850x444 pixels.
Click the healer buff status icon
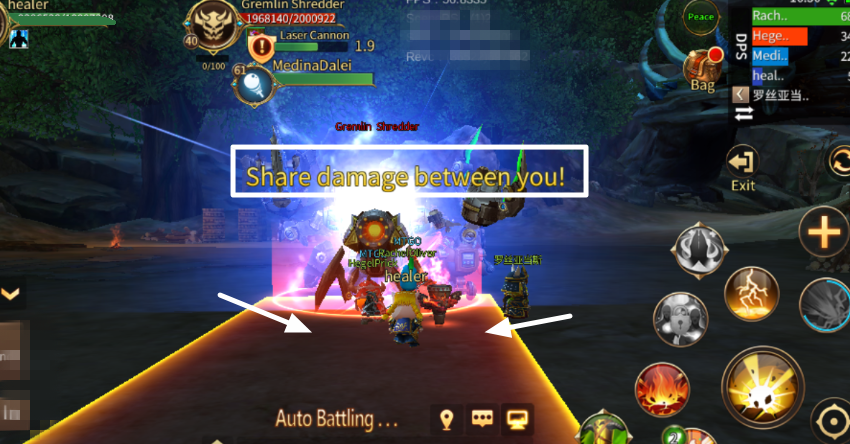[x=19, y=39]
